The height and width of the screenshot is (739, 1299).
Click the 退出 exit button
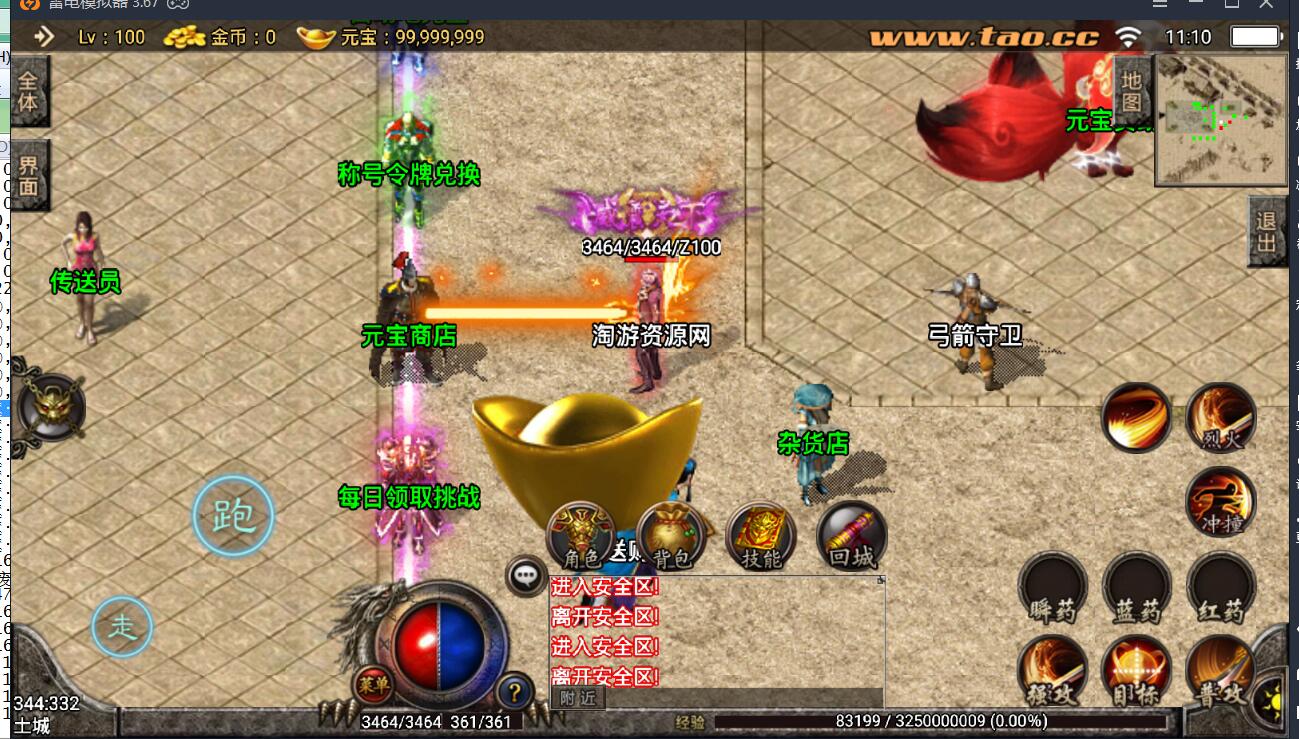point(1267,232)
